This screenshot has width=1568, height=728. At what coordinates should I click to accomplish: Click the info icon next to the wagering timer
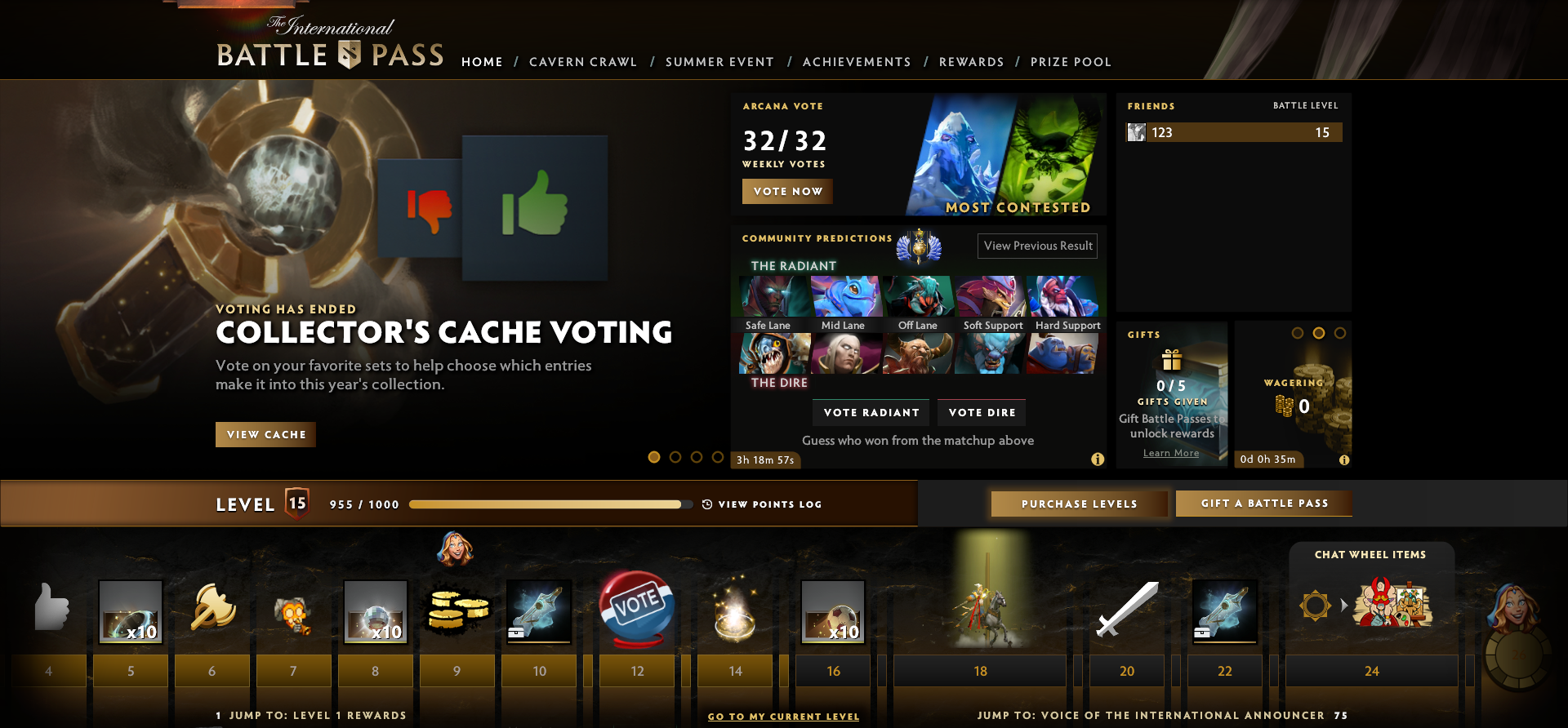click(x=1345, y=459)
